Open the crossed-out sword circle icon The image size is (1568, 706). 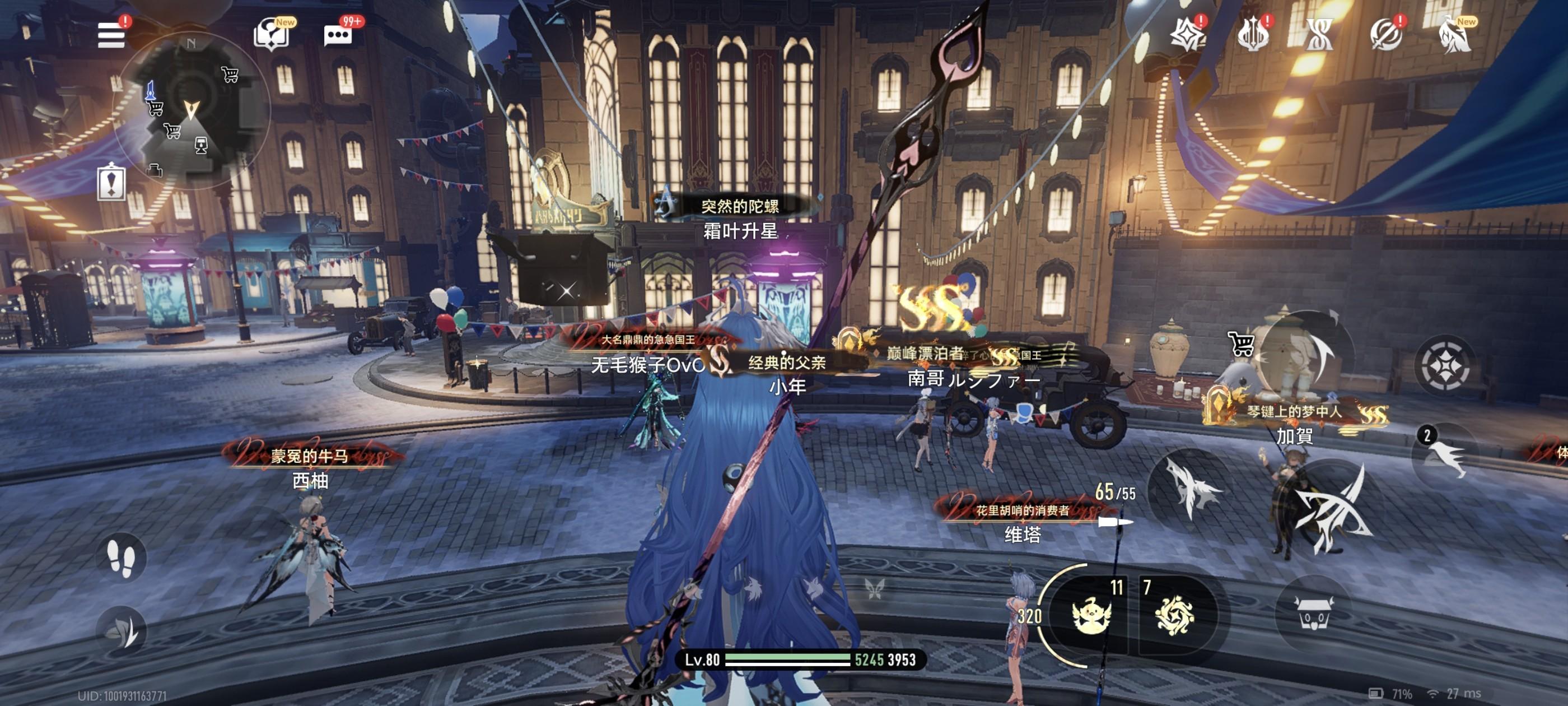(x=1386, y=34)
